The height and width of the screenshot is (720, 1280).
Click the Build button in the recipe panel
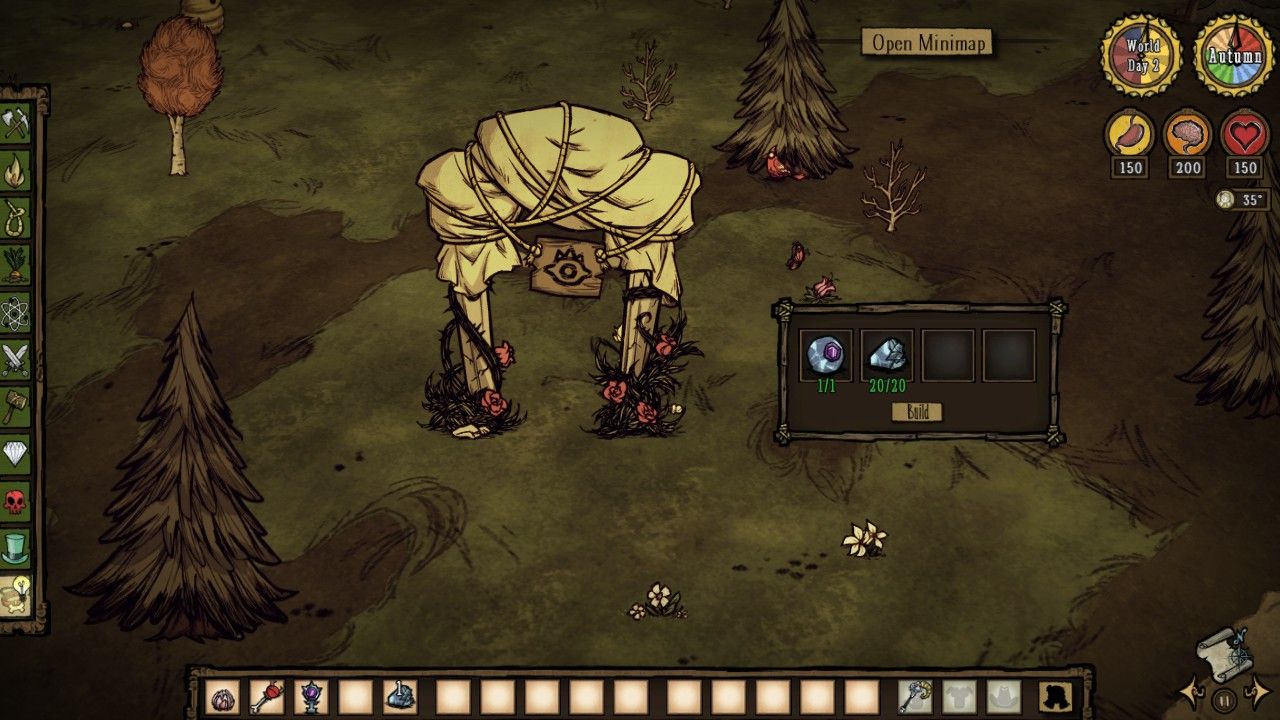(x=917, y=411)
